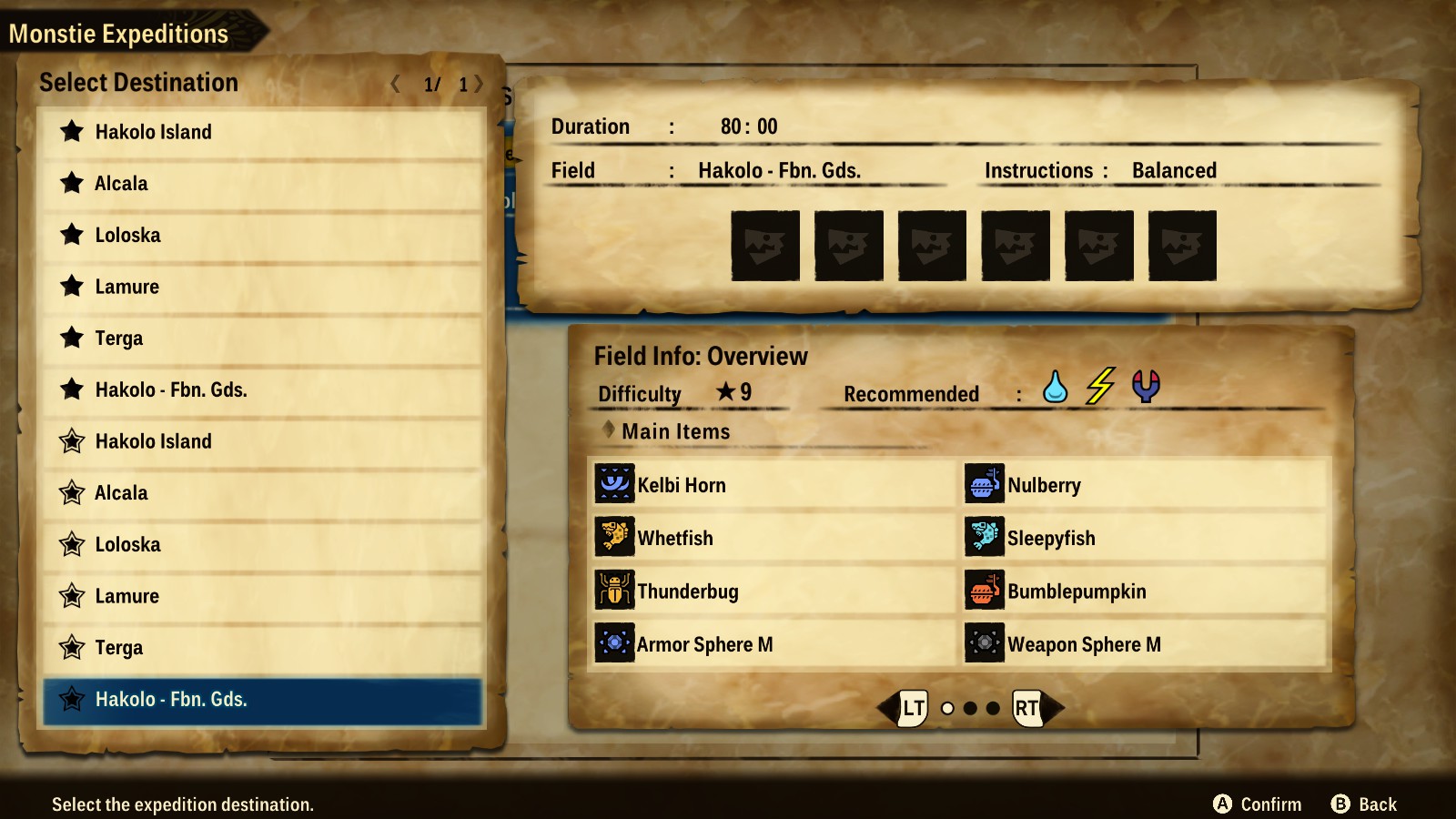This screenshot has width=1456, height=819.
Task: Select the Thunderbug item icon
Action: [615, 591]
